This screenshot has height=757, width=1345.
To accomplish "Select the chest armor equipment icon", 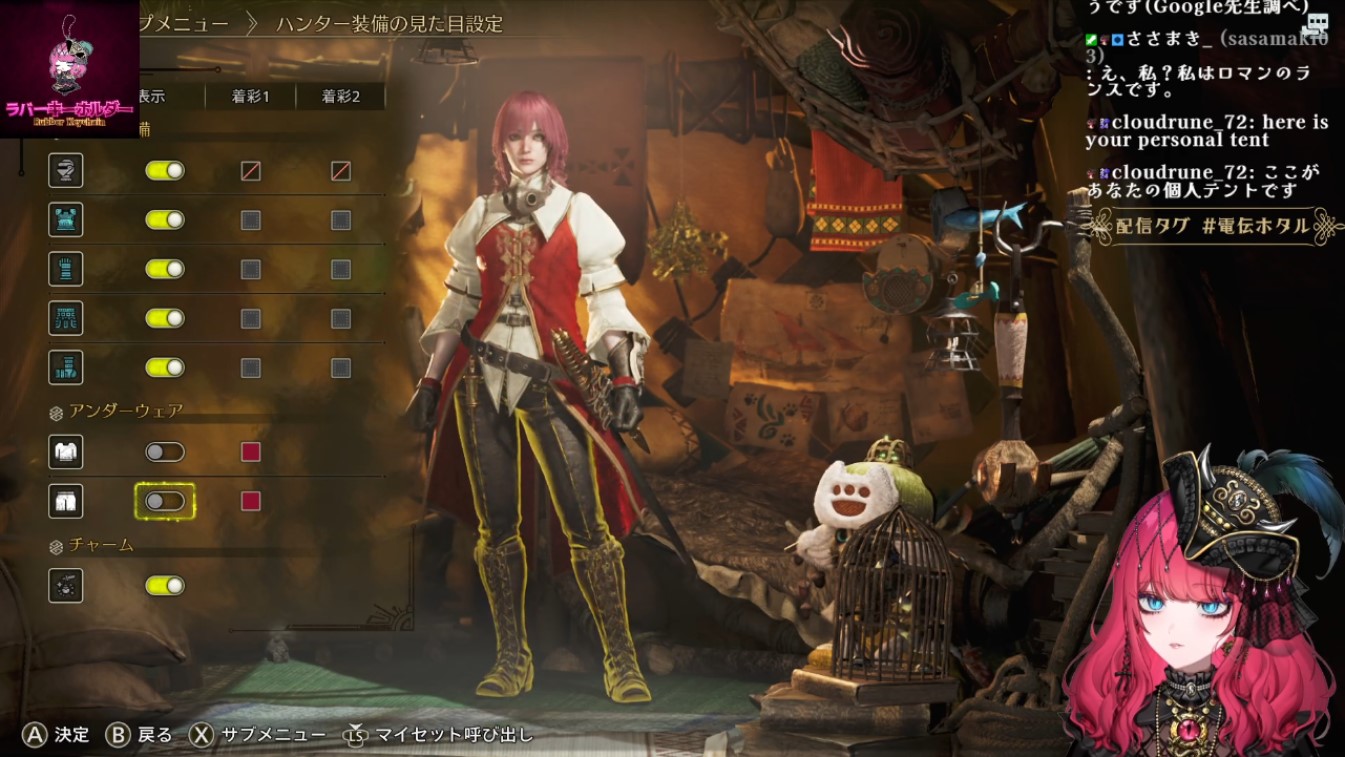I will pyautogui.click(x=66, y=220).
